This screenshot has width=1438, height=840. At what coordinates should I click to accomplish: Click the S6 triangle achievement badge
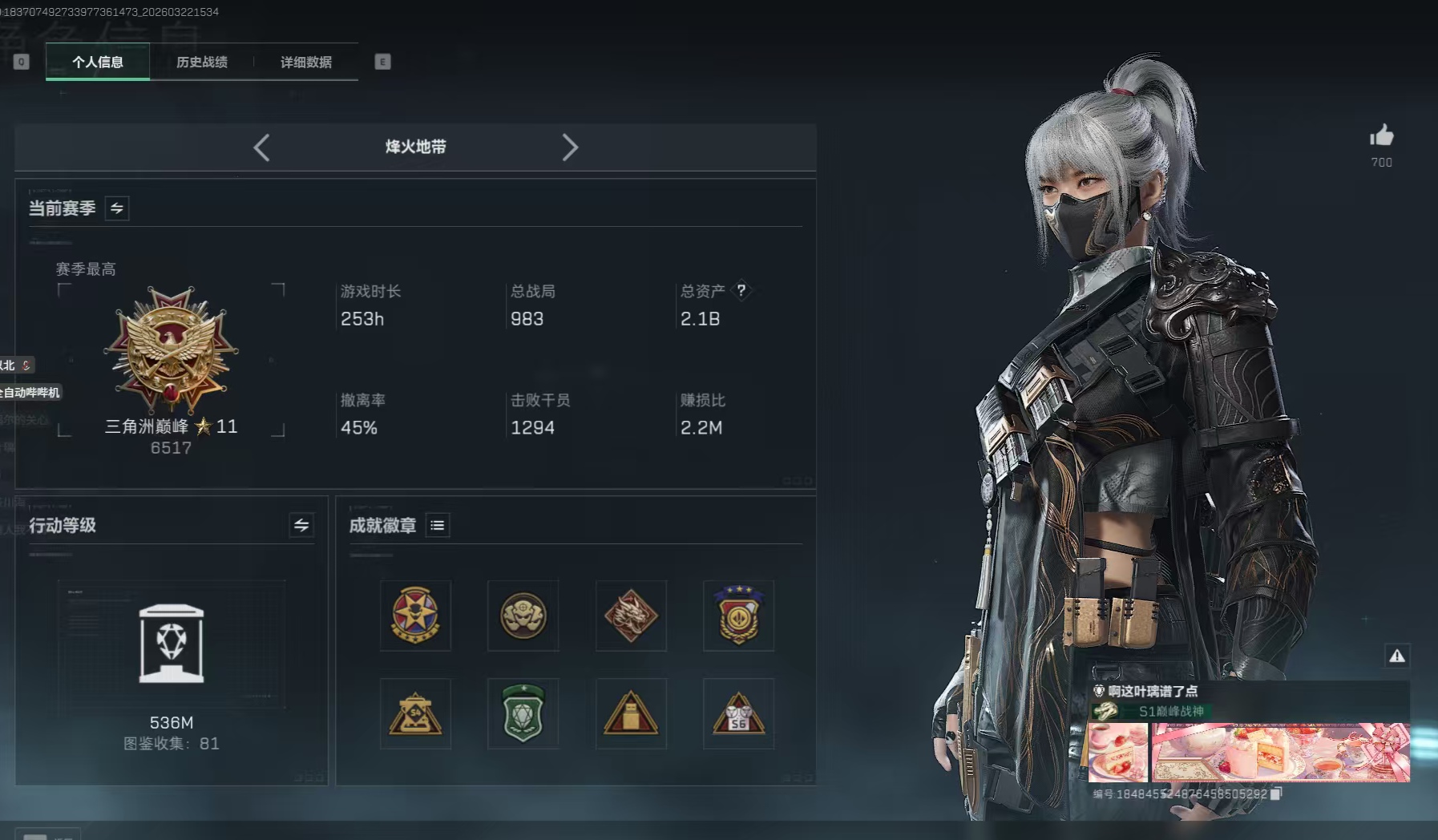click(x=738, y=713)
